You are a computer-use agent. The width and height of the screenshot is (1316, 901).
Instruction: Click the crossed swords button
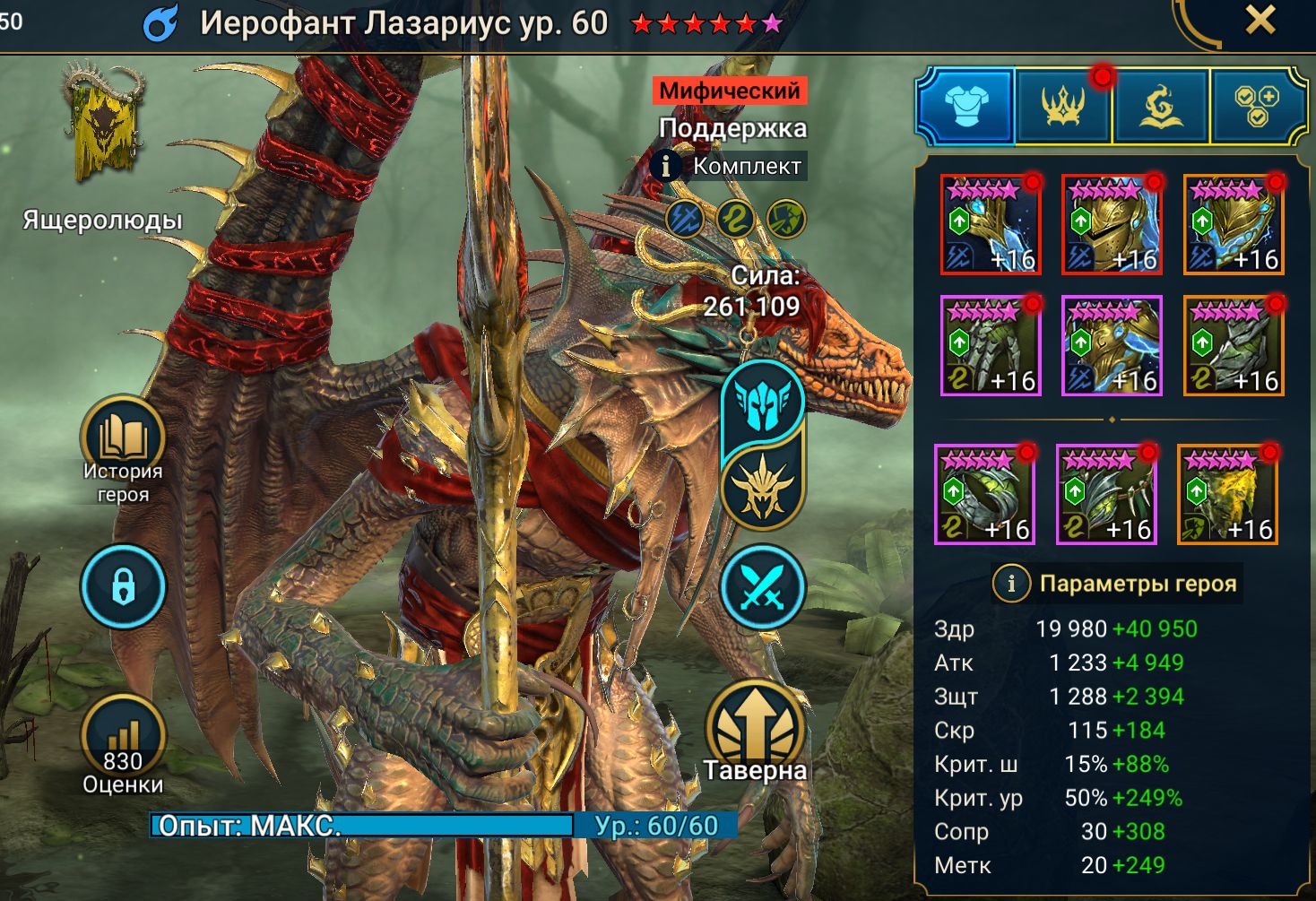(x=763, y=587)
